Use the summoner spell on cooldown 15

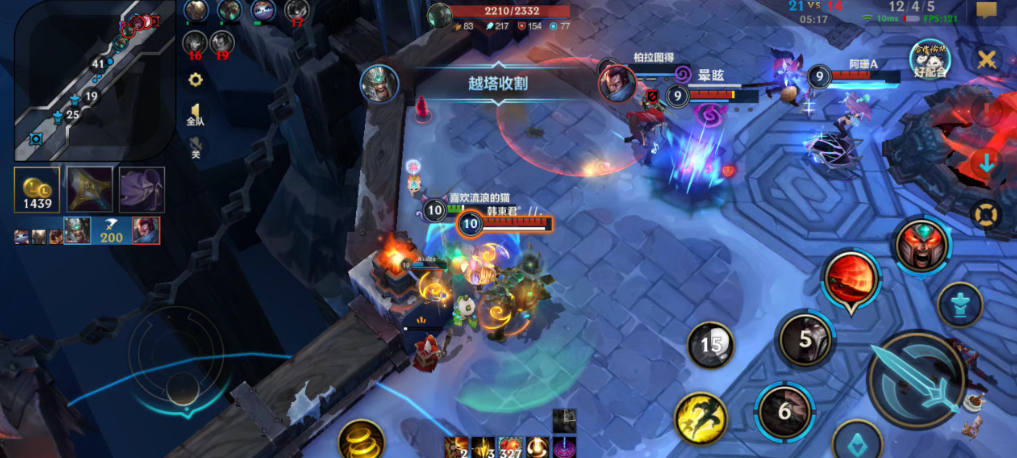point(711,345)
